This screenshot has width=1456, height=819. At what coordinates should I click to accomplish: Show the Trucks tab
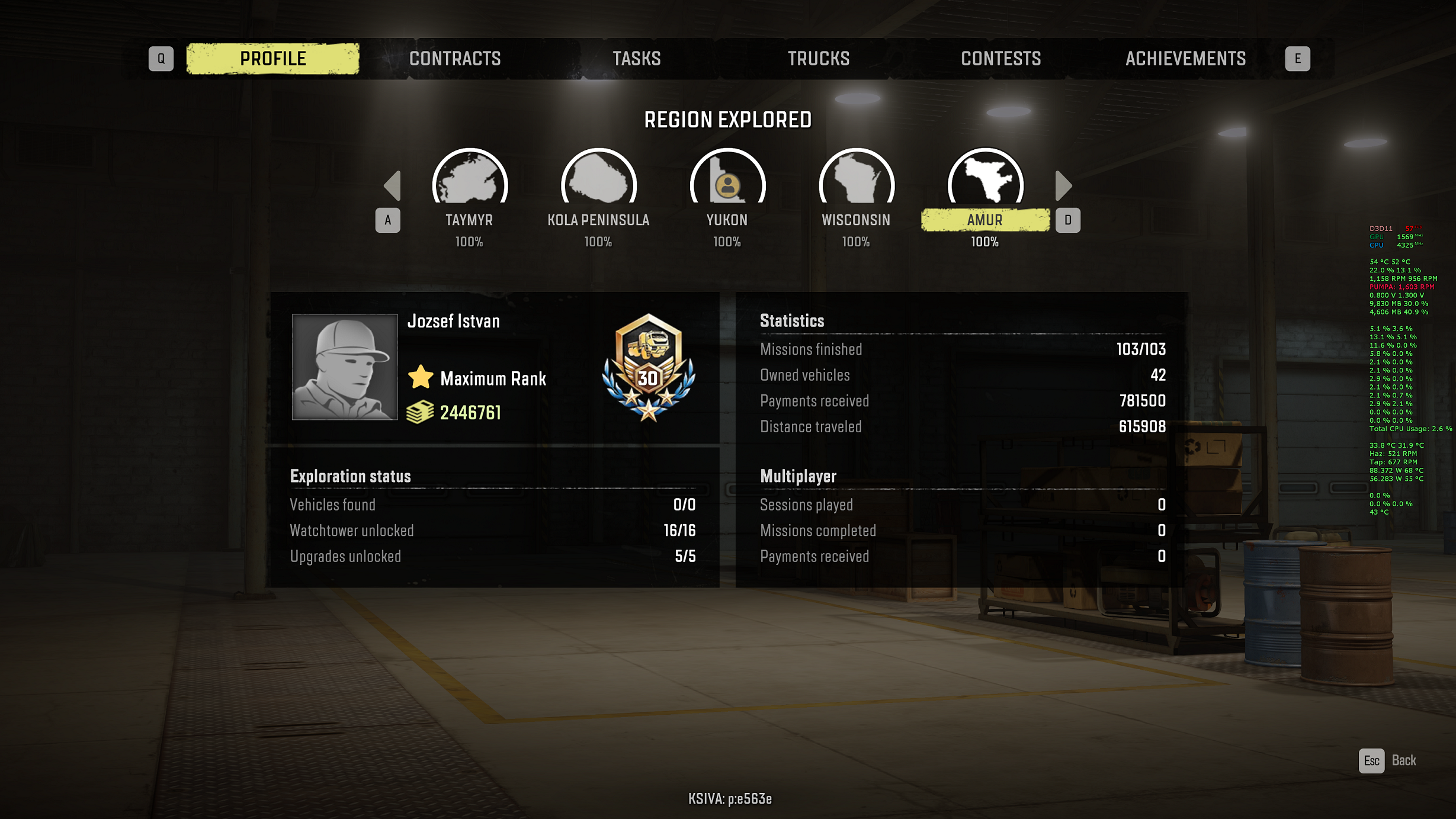[x=818, y=59]
